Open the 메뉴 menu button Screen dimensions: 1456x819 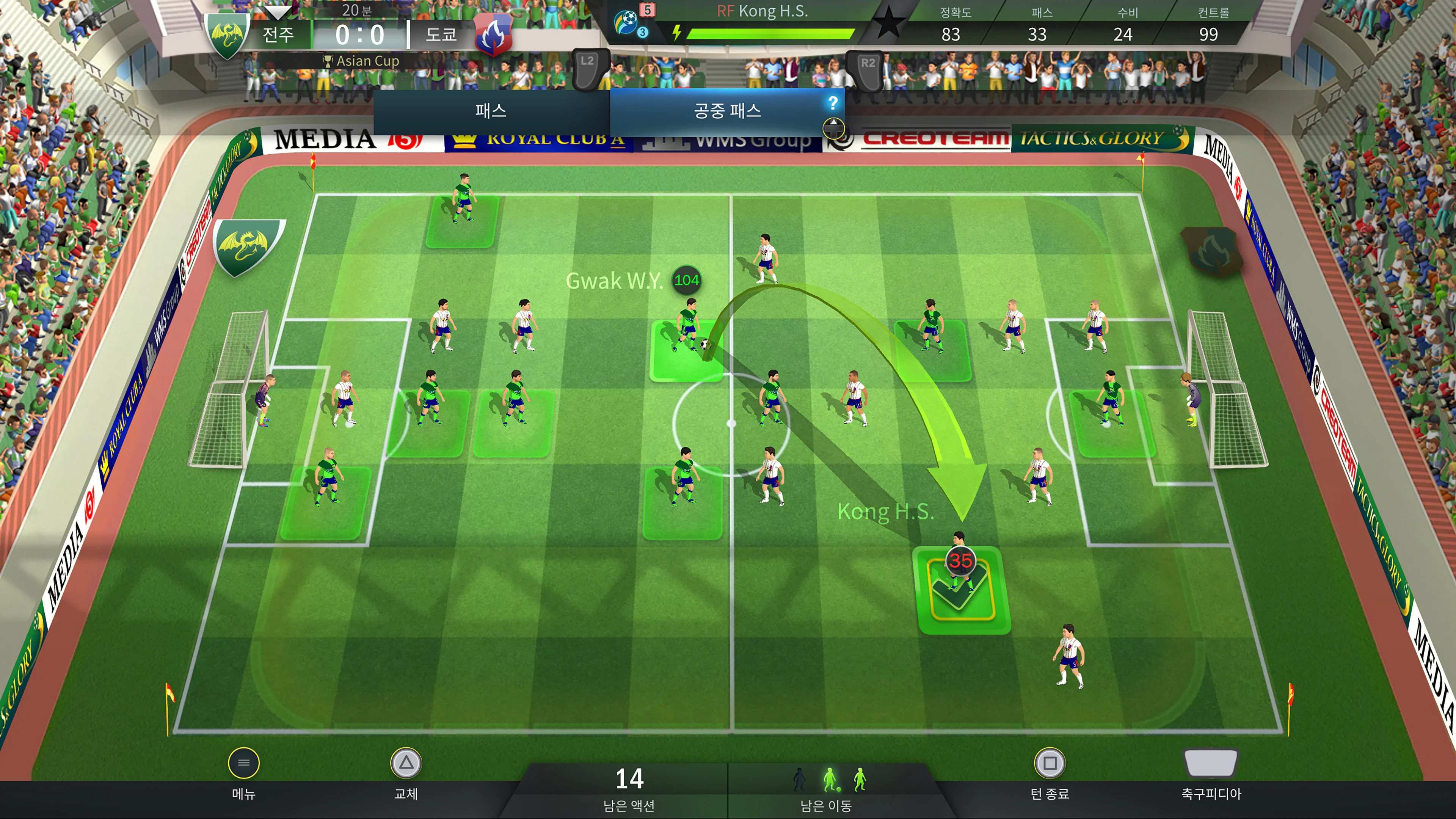243,764
